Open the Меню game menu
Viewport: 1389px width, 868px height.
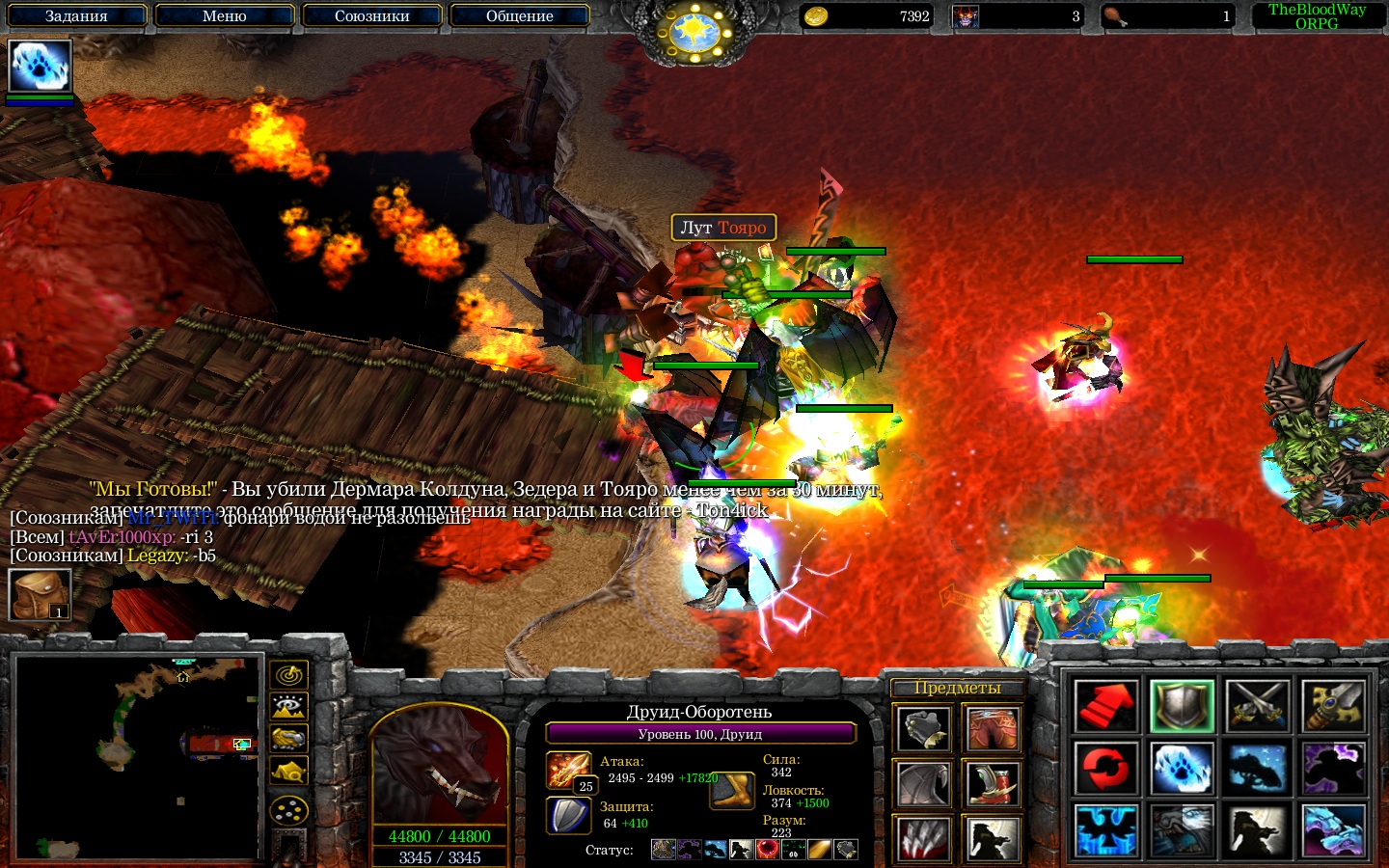coord(225,15)
